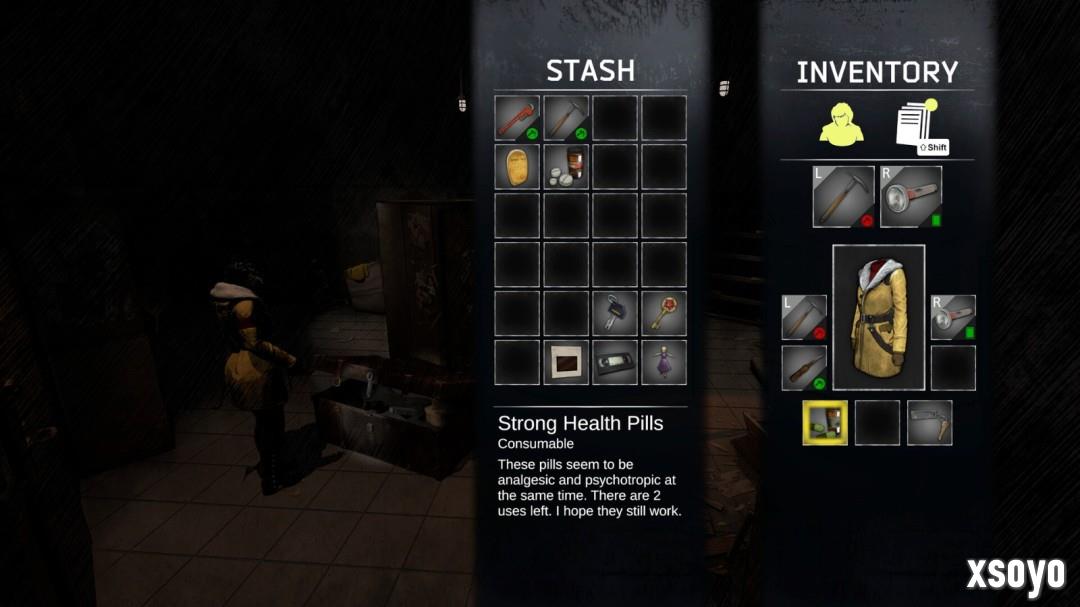Select the large right-hand flashlight slot
1080x607 pixels.
[x=911, y=196]
